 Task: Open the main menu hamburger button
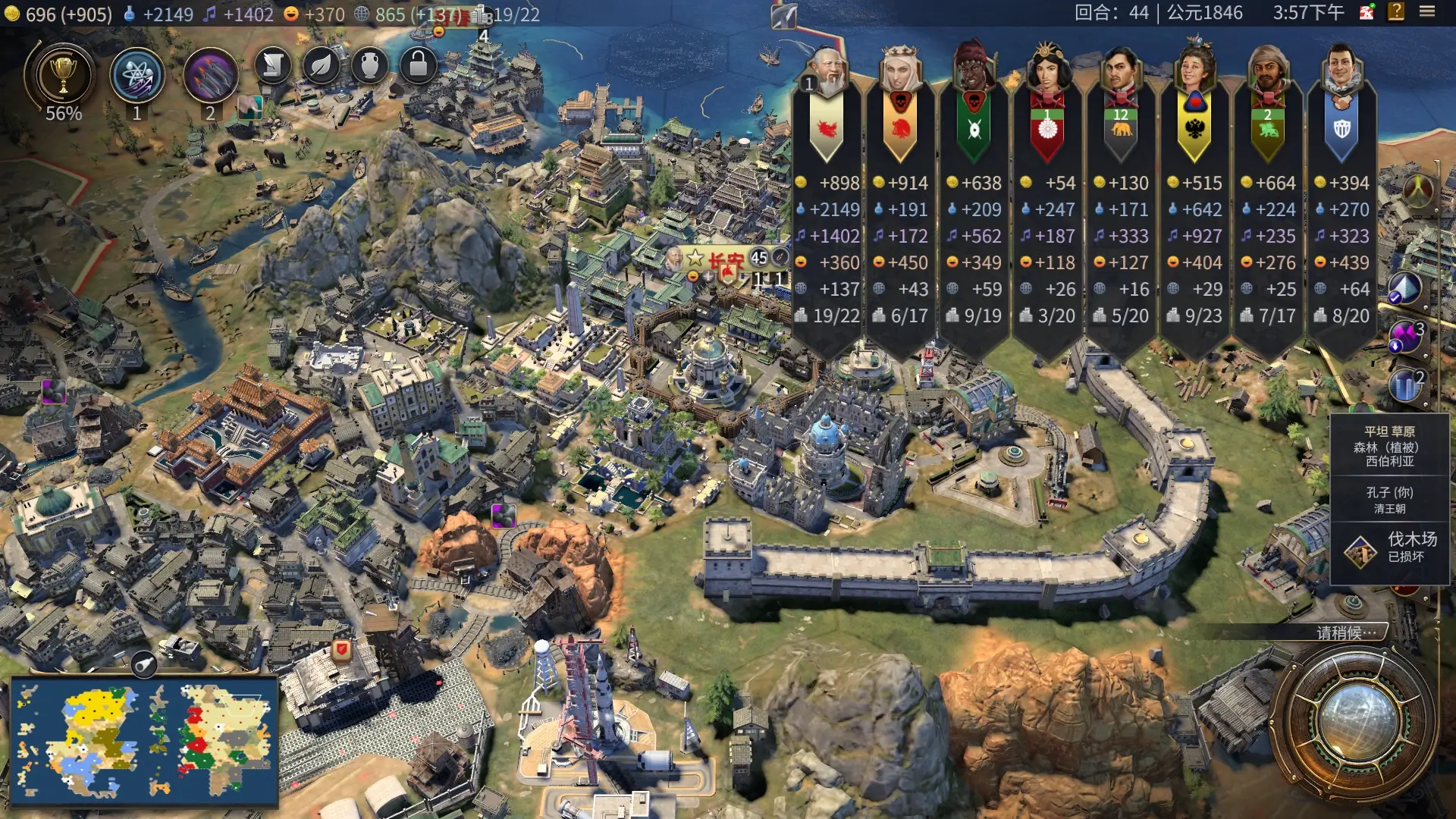pos(1427,12)
